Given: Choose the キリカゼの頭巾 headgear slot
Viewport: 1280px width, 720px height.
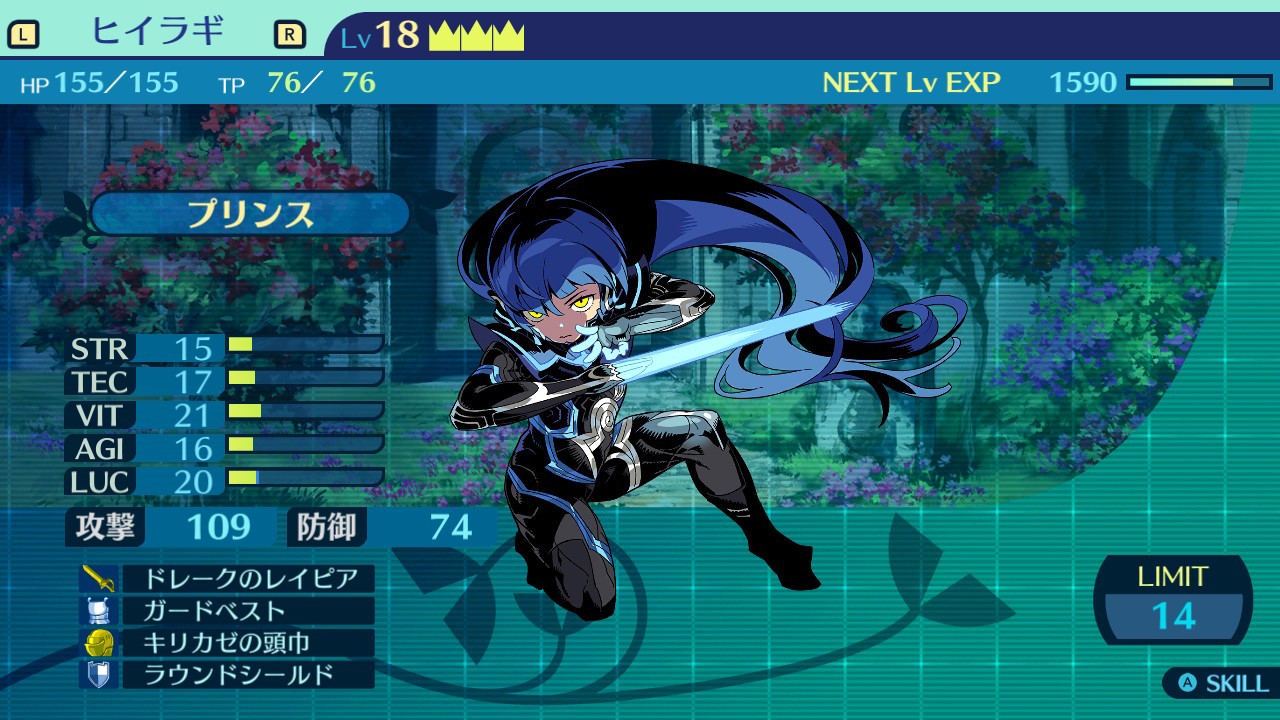Looking at the screenshot, I should point(247,642).
